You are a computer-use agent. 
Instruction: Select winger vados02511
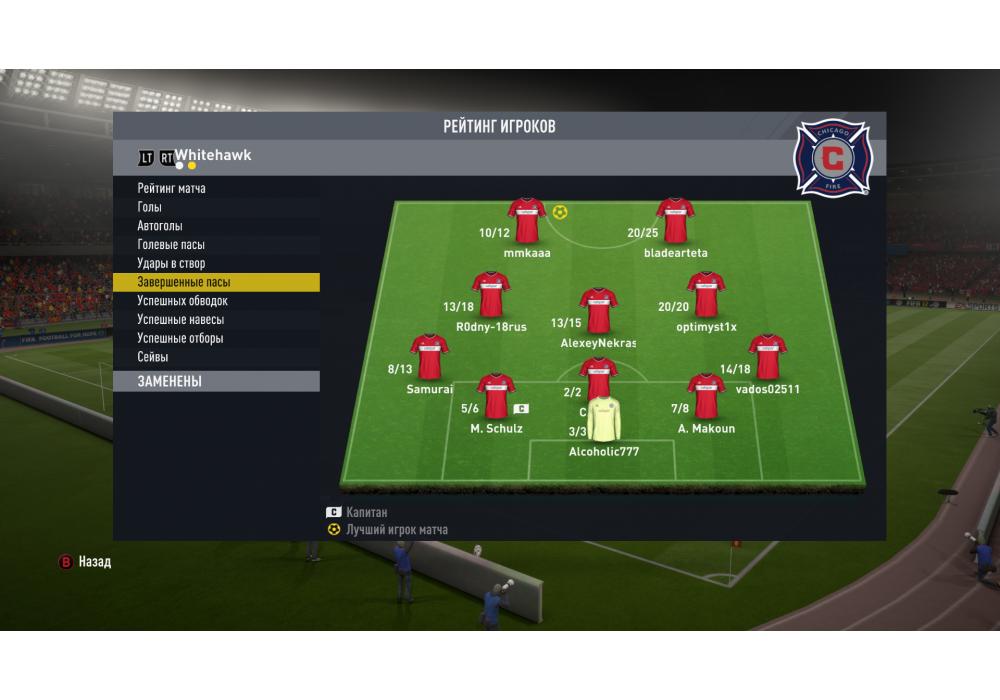pyautogui.click(x=767, y=356)
